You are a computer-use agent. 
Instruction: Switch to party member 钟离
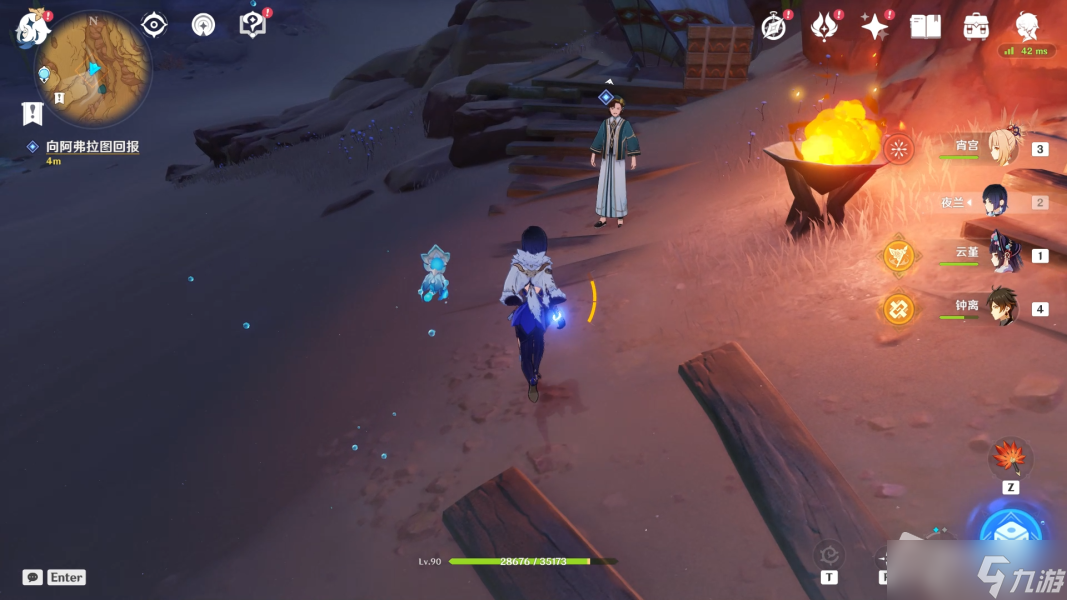(1002, 308)
